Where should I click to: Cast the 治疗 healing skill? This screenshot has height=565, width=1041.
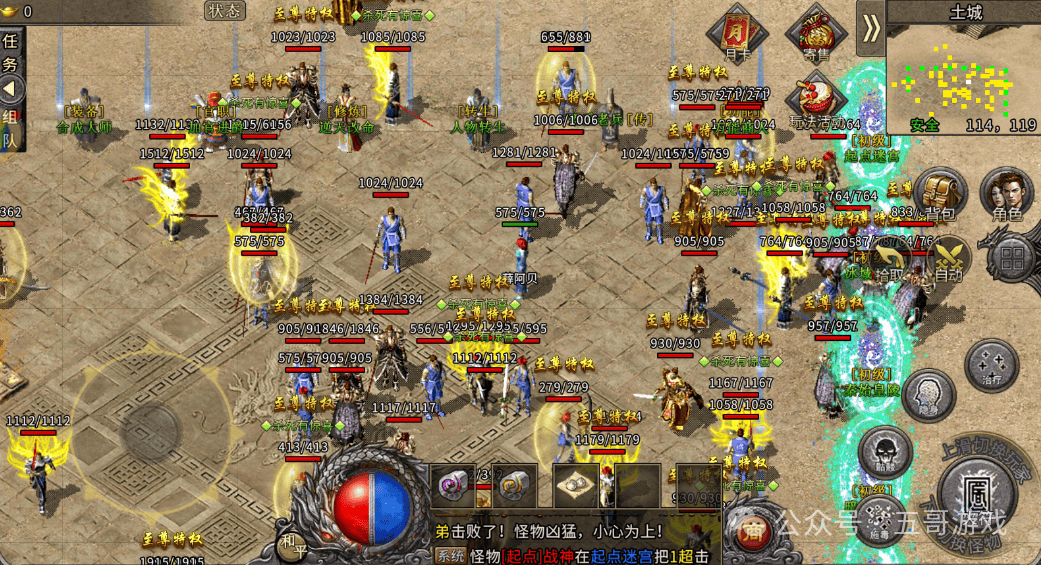click(992, 365)
